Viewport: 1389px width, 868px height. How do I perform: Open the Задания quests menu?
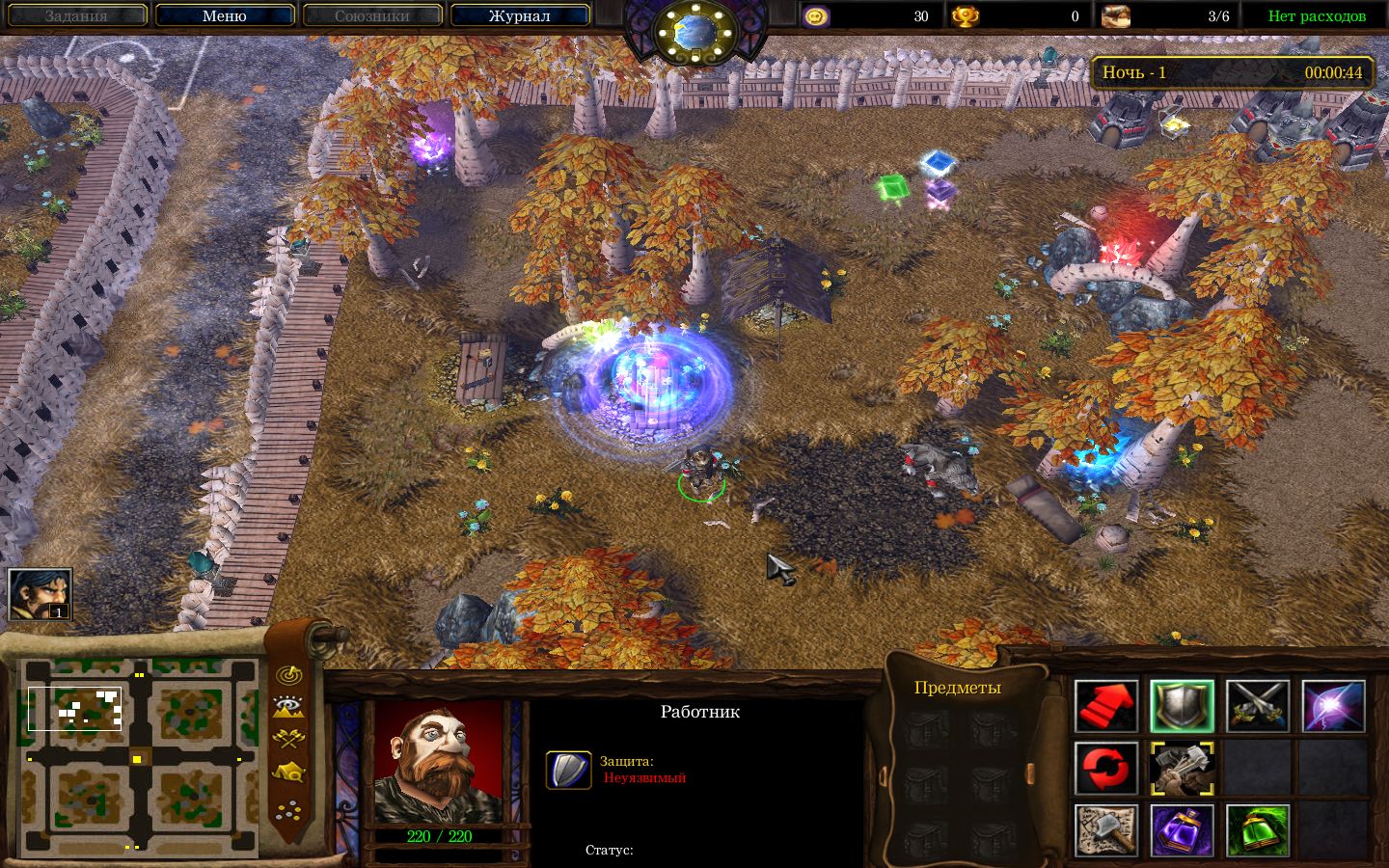(x=76, y=15)
